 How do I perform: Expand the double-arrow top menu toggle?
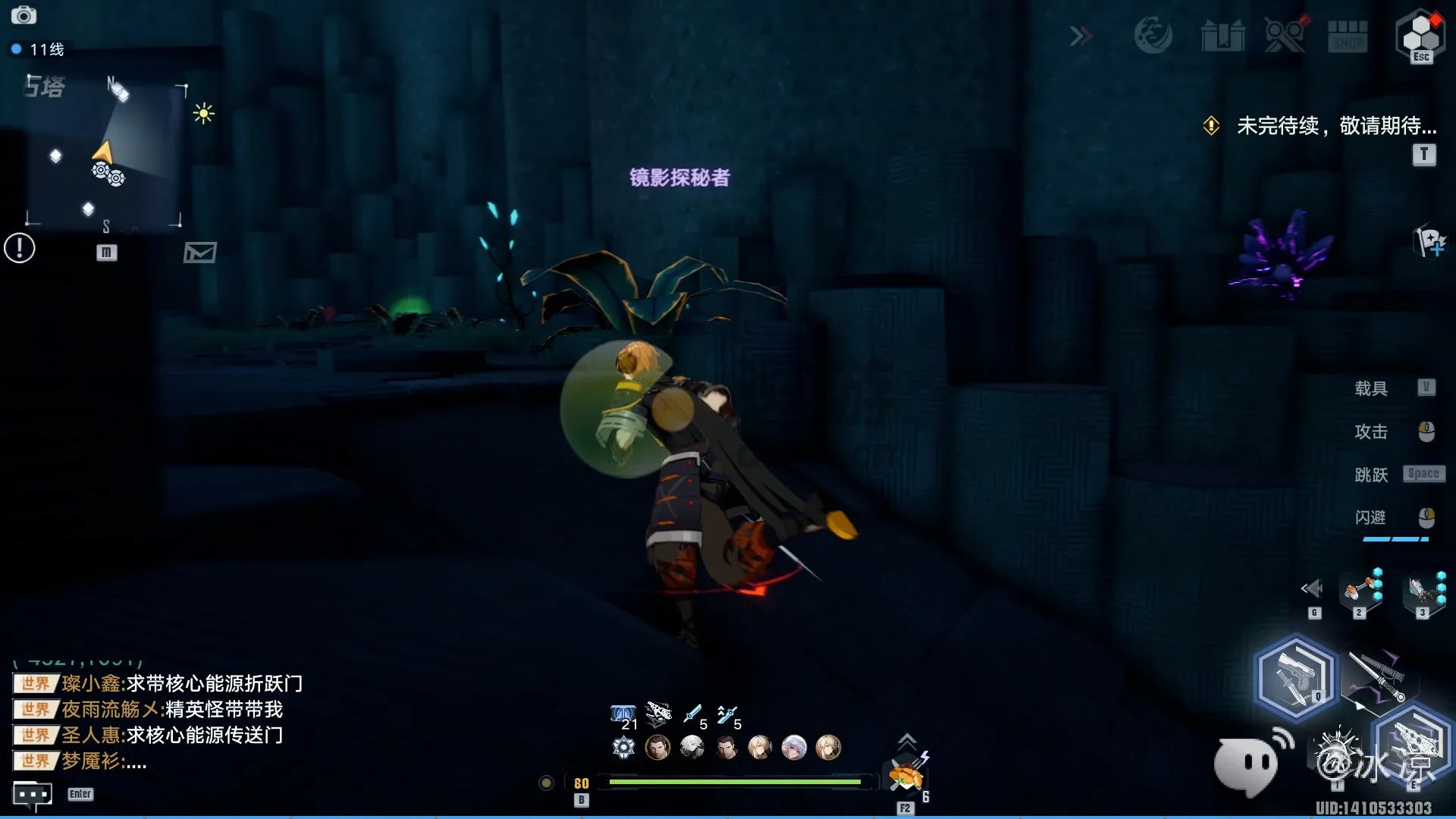1081,36
